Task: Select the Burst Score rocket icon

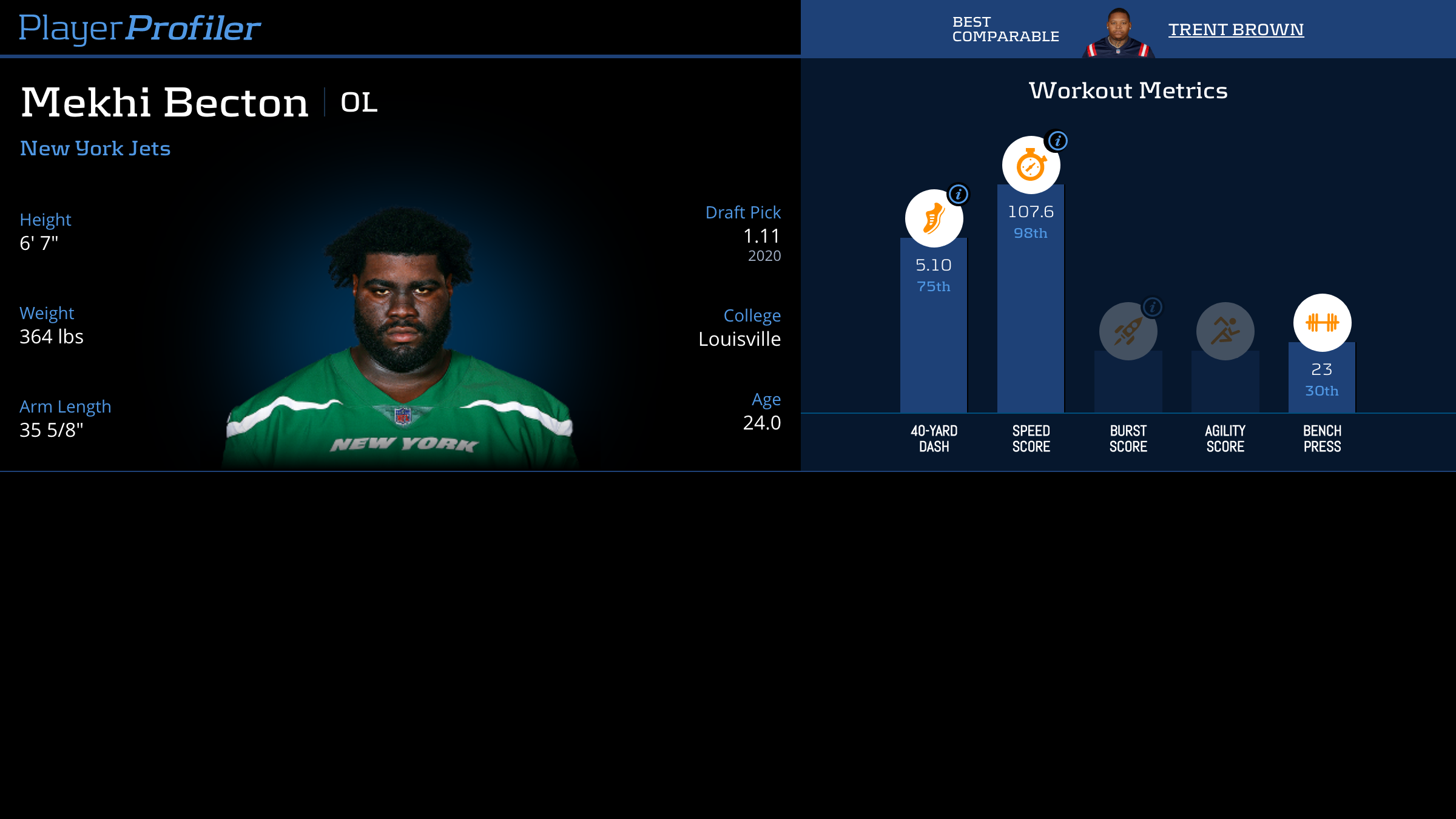Action: 1128,331
